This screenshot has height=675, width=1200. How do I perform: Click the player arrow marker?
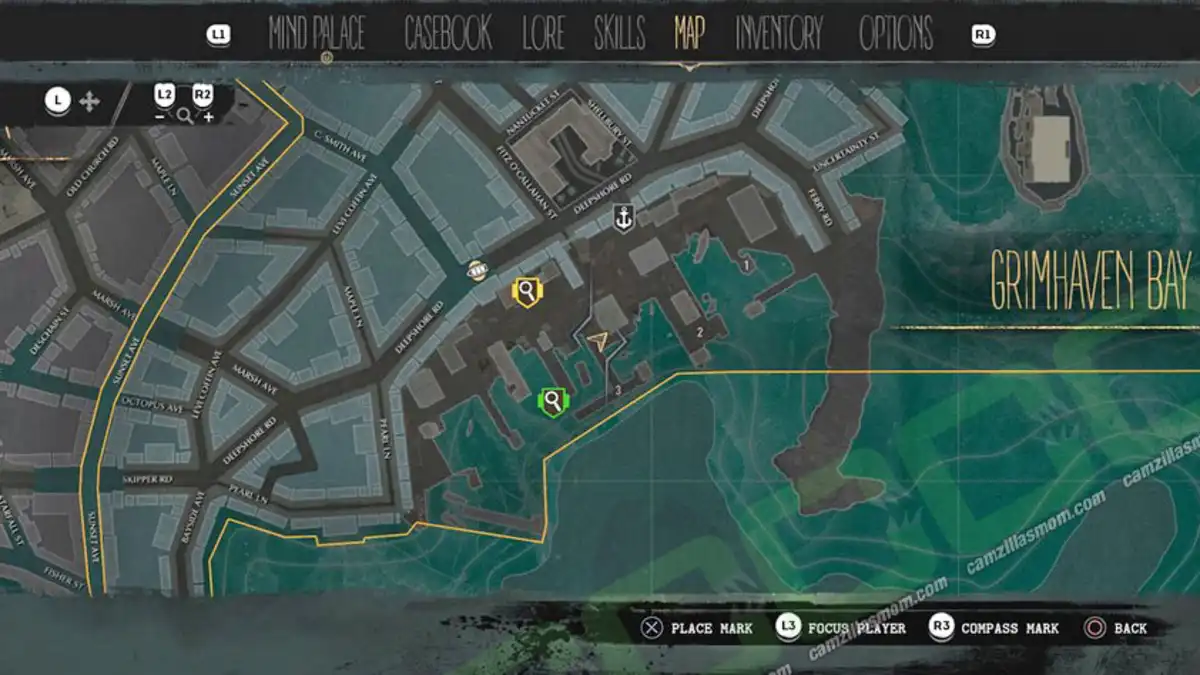(x=599, y=342)
